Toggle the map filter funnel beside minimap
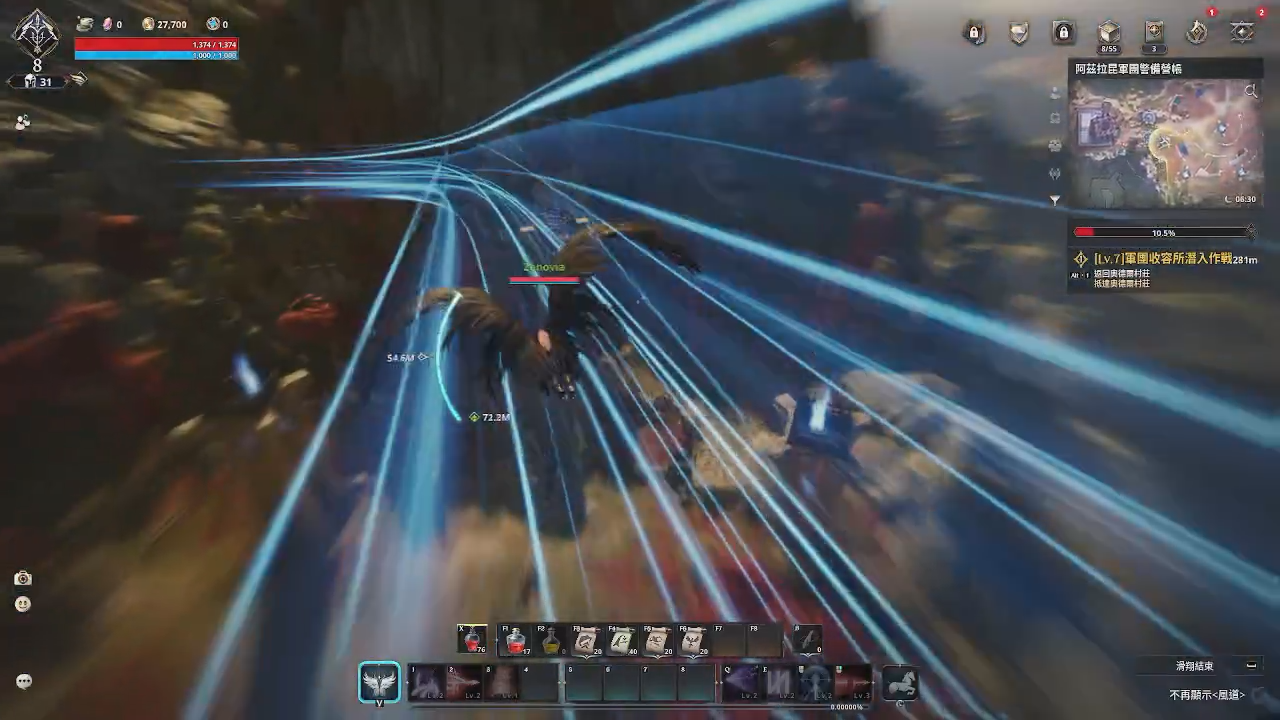This screenshot has height=720, width=1280. 1054,200
